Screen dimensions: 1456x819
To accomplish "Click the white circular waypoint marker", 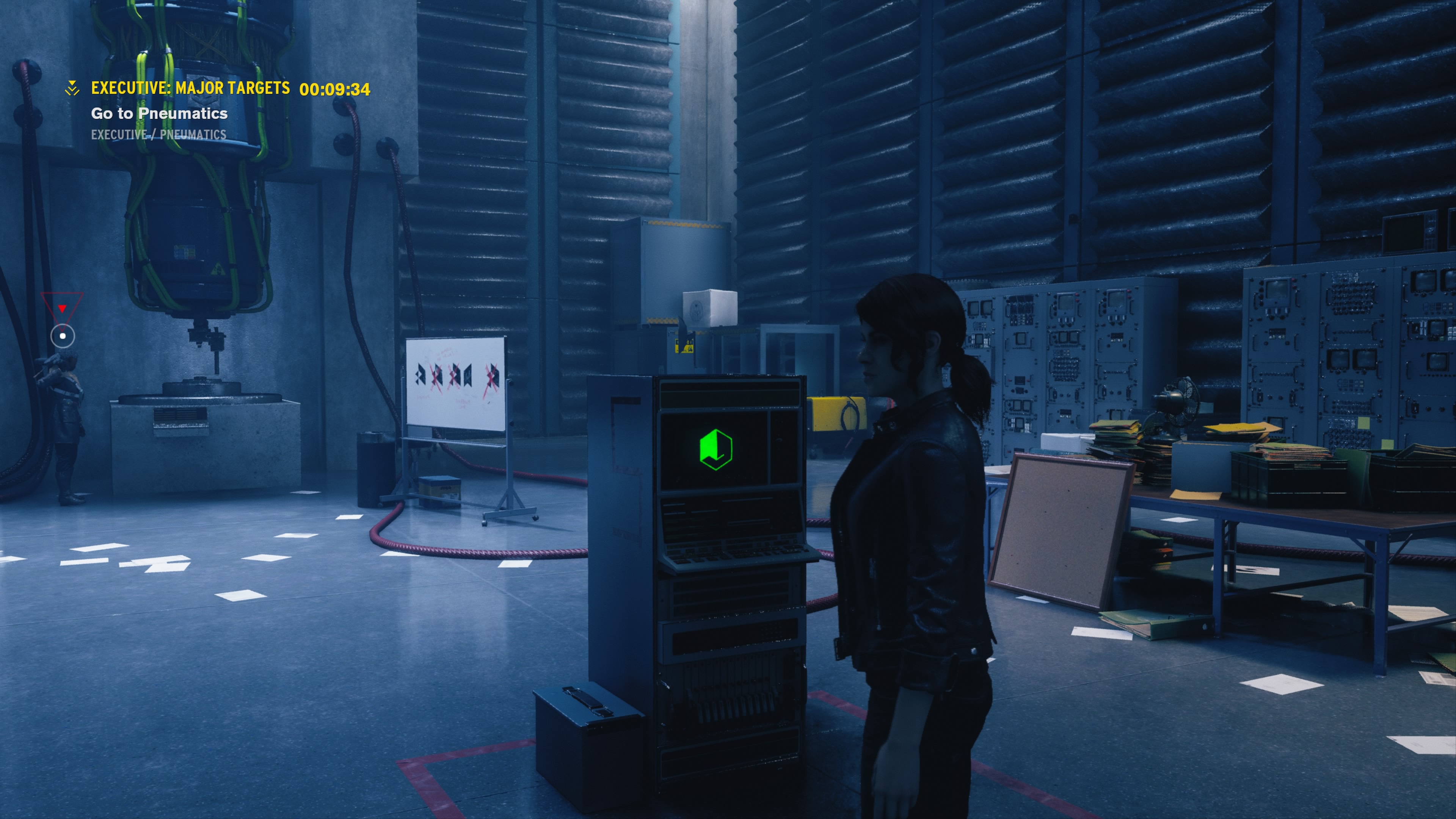I will pyautogui.click(x=63, y=336).
